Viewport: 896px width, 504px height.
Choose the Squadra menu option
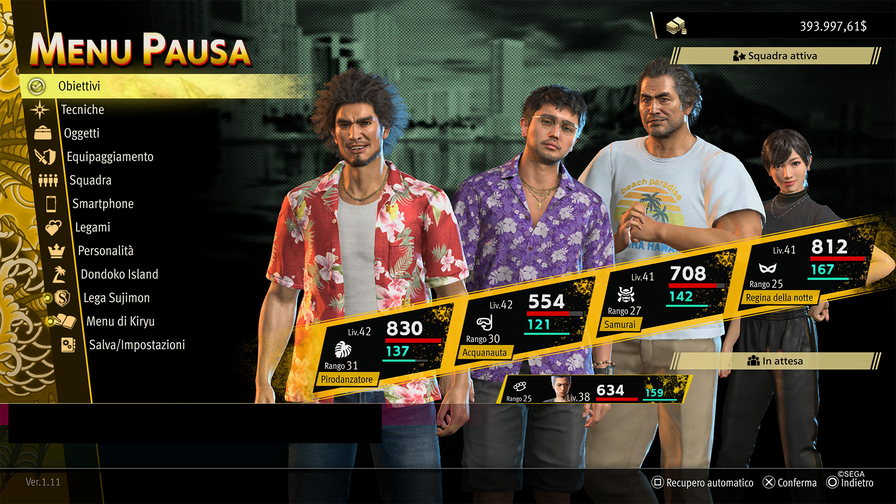tap(90, 180)
